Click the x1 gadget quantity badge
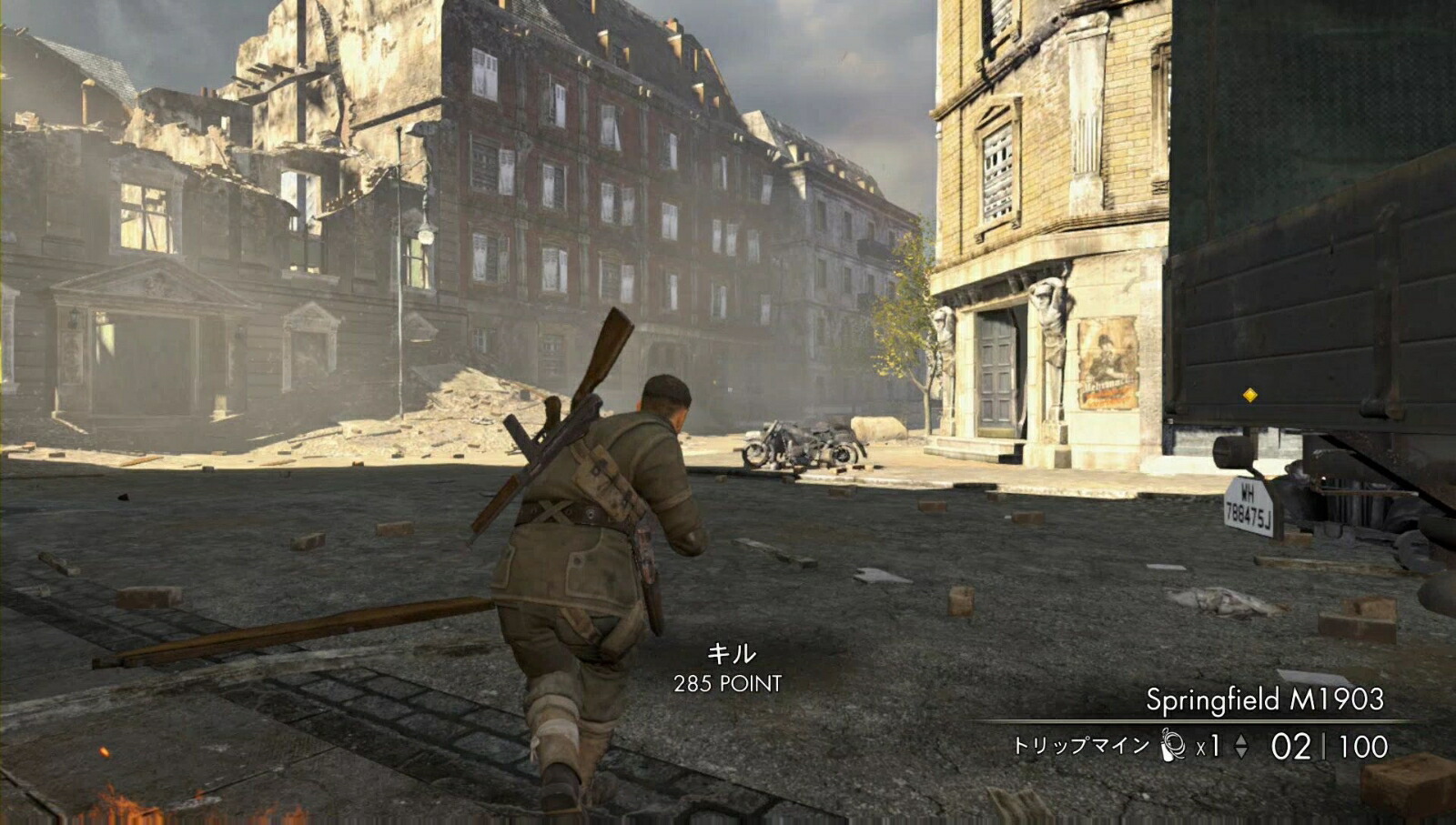The image size is (1456, 825). tap(1208, 746)
